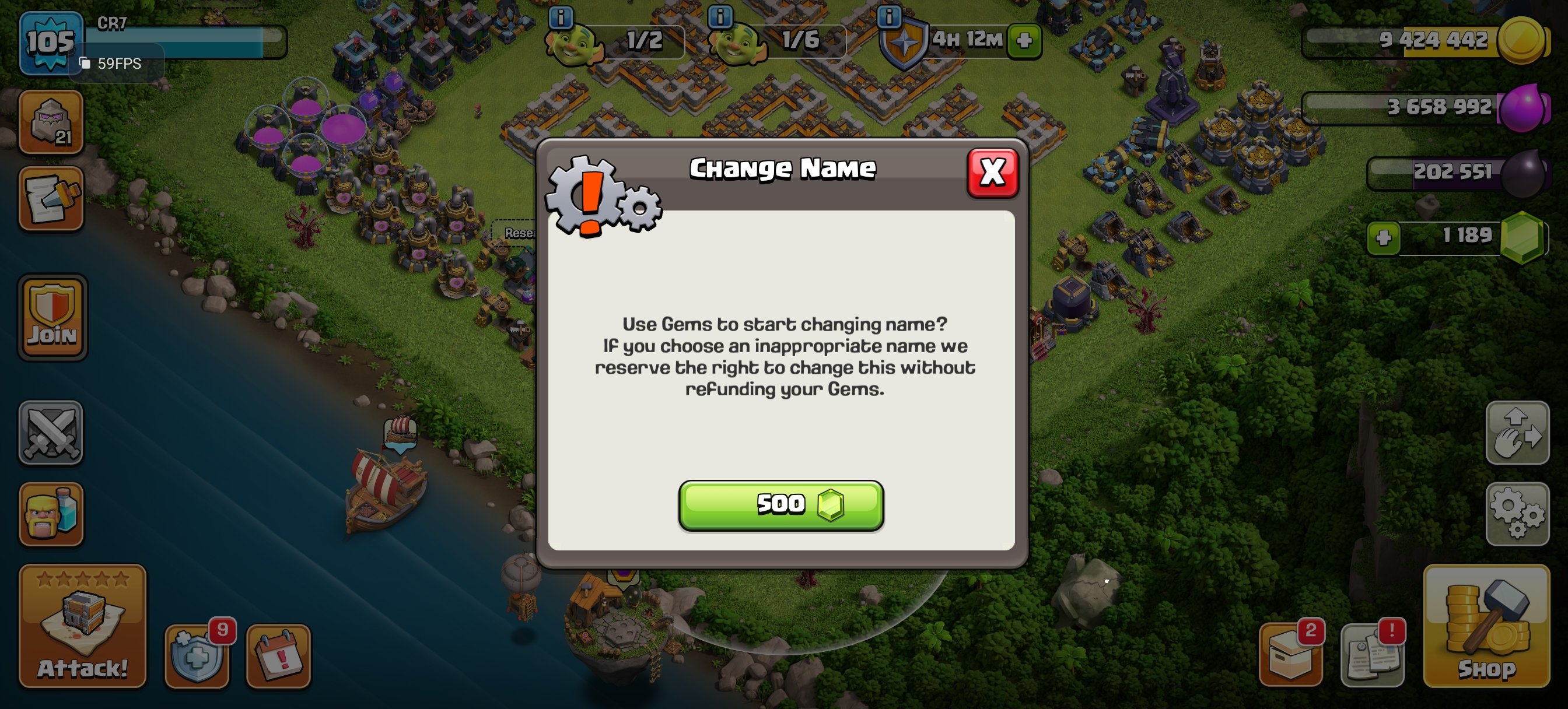Open player profile via level 105 badge
This screenshot has height=709, width=1568.
(50, 41)
